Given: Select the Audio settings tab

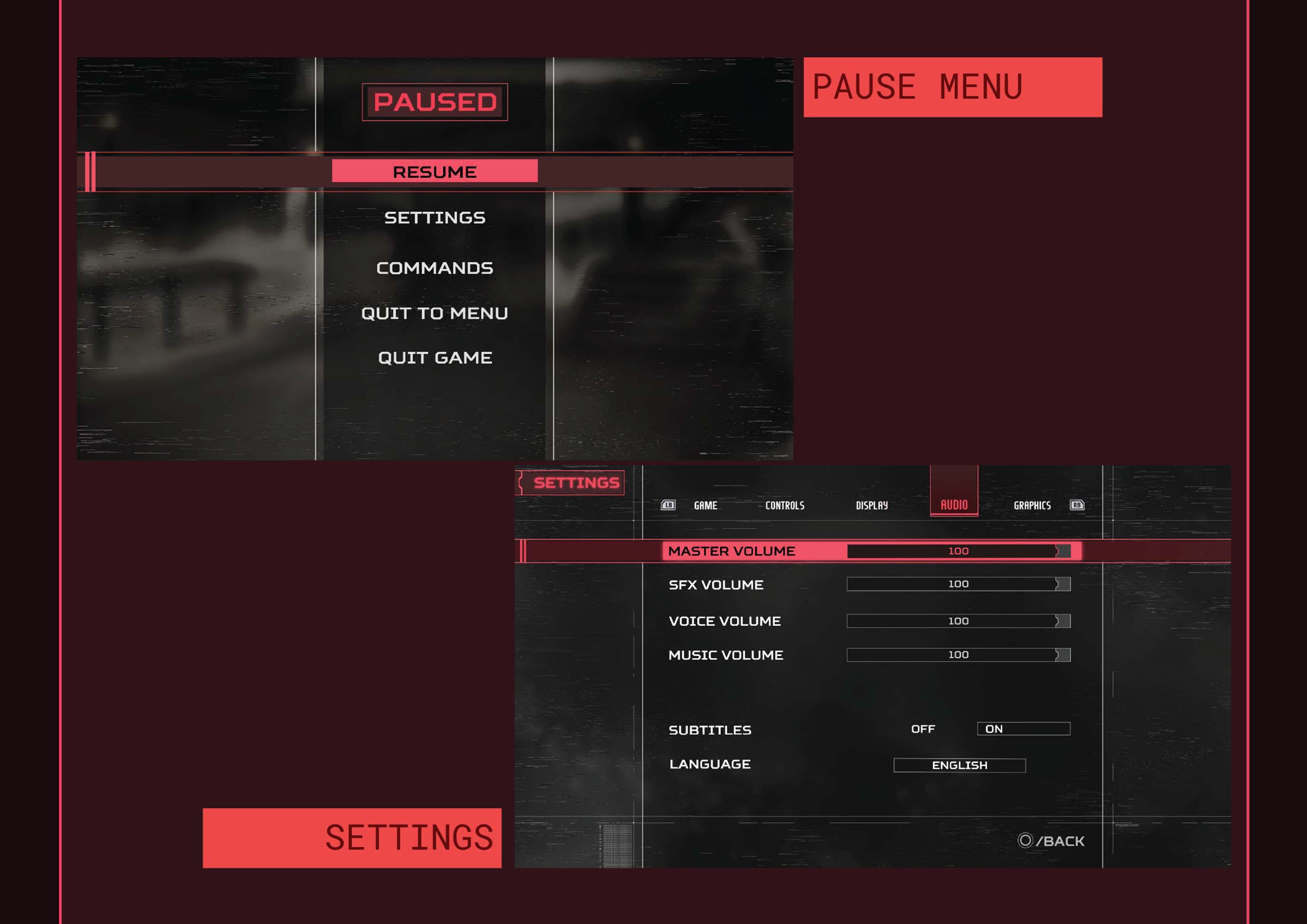Looking at the screenshot, I should pos(953,505).
